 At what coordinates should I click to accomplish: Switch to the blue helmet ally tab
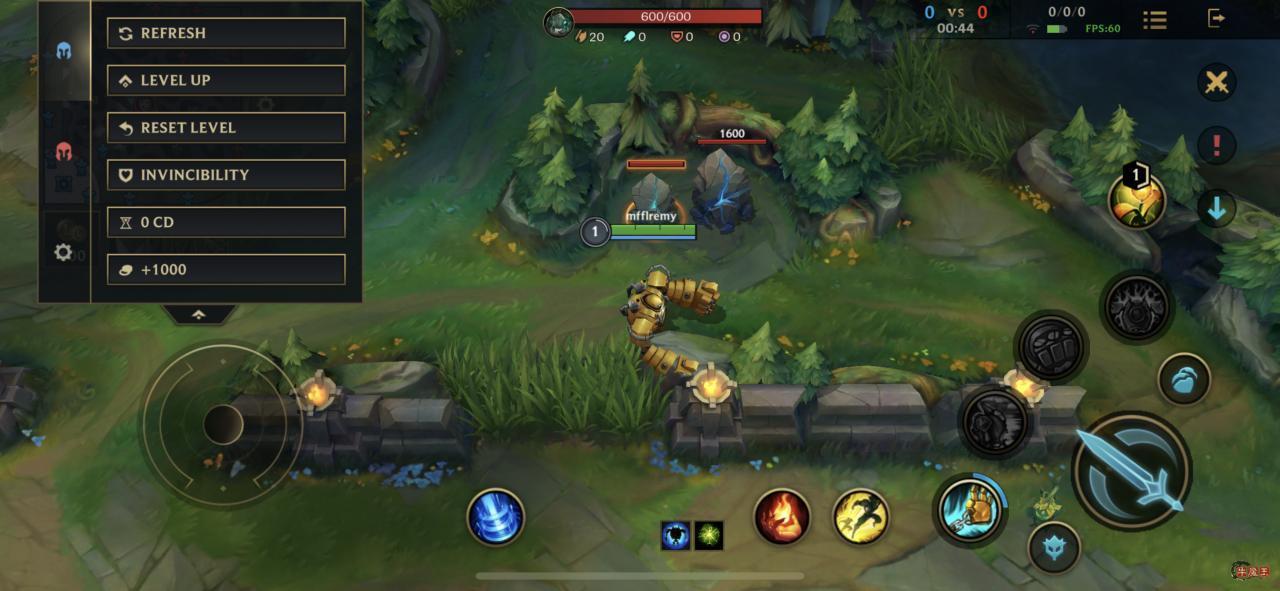pos(63,51)
